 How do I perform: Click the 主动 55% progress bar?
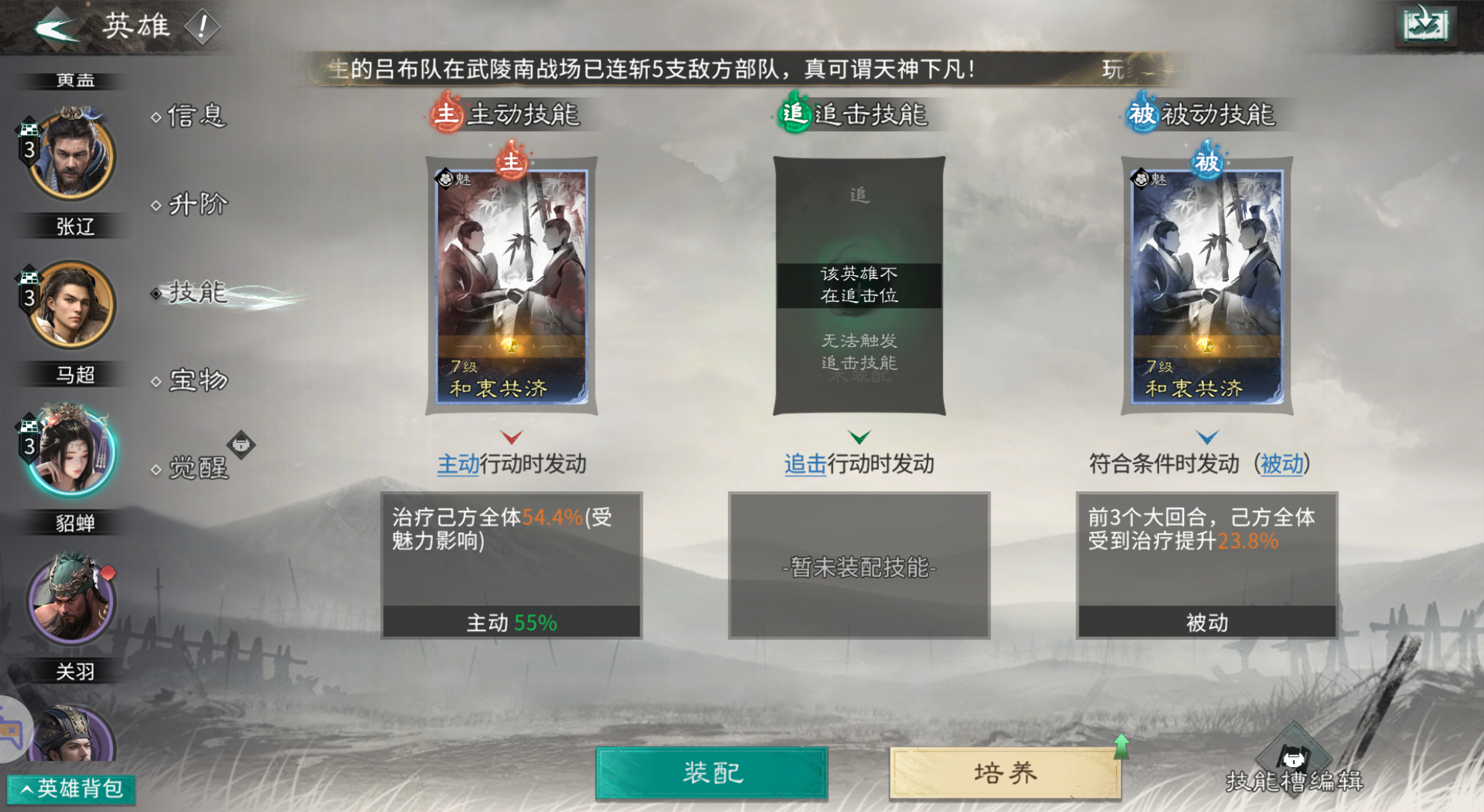point(511,619)
